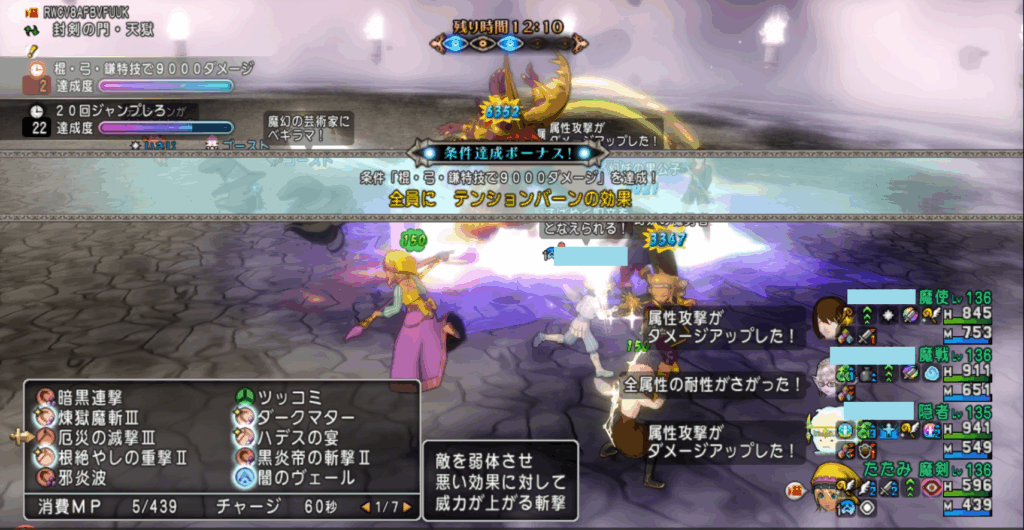This screenshot has height=530, width=1024.
Task: Go to the previous skill page arrow
Action: pyautogui.click(x=367, y=507)
